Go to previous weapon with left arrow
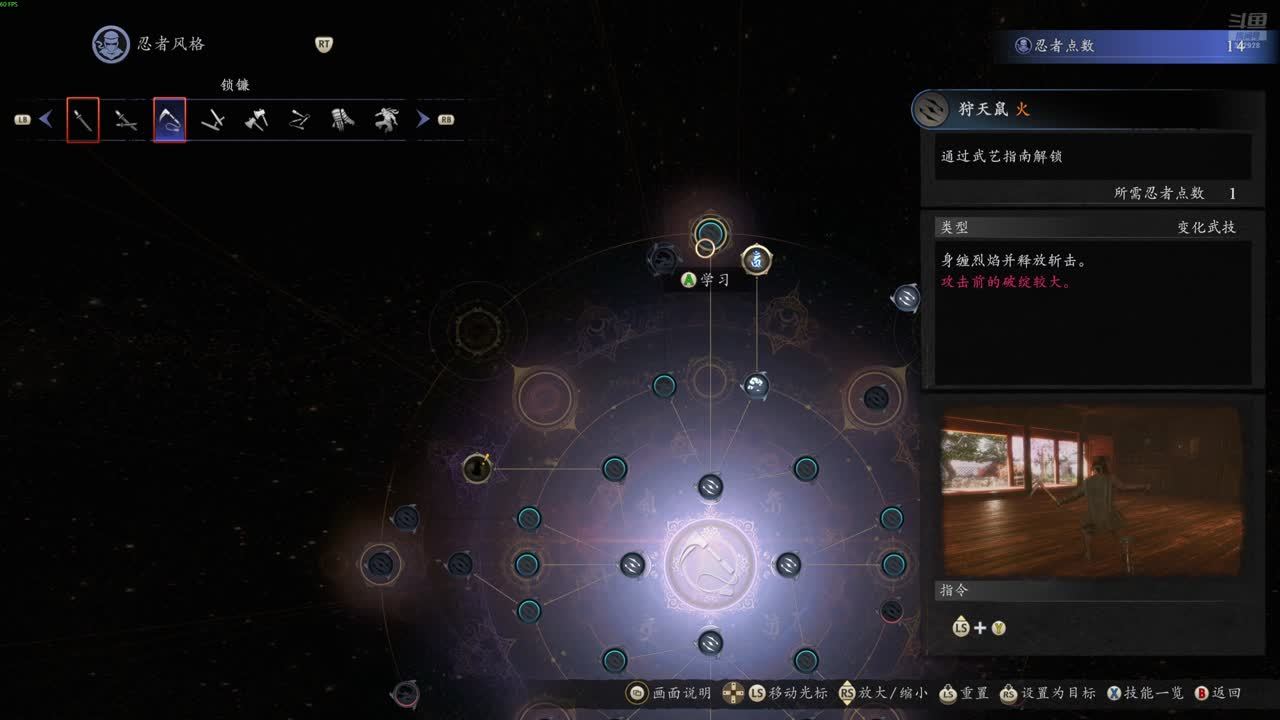This screenshot has height=720, width=1280. [x=45, y=119]
